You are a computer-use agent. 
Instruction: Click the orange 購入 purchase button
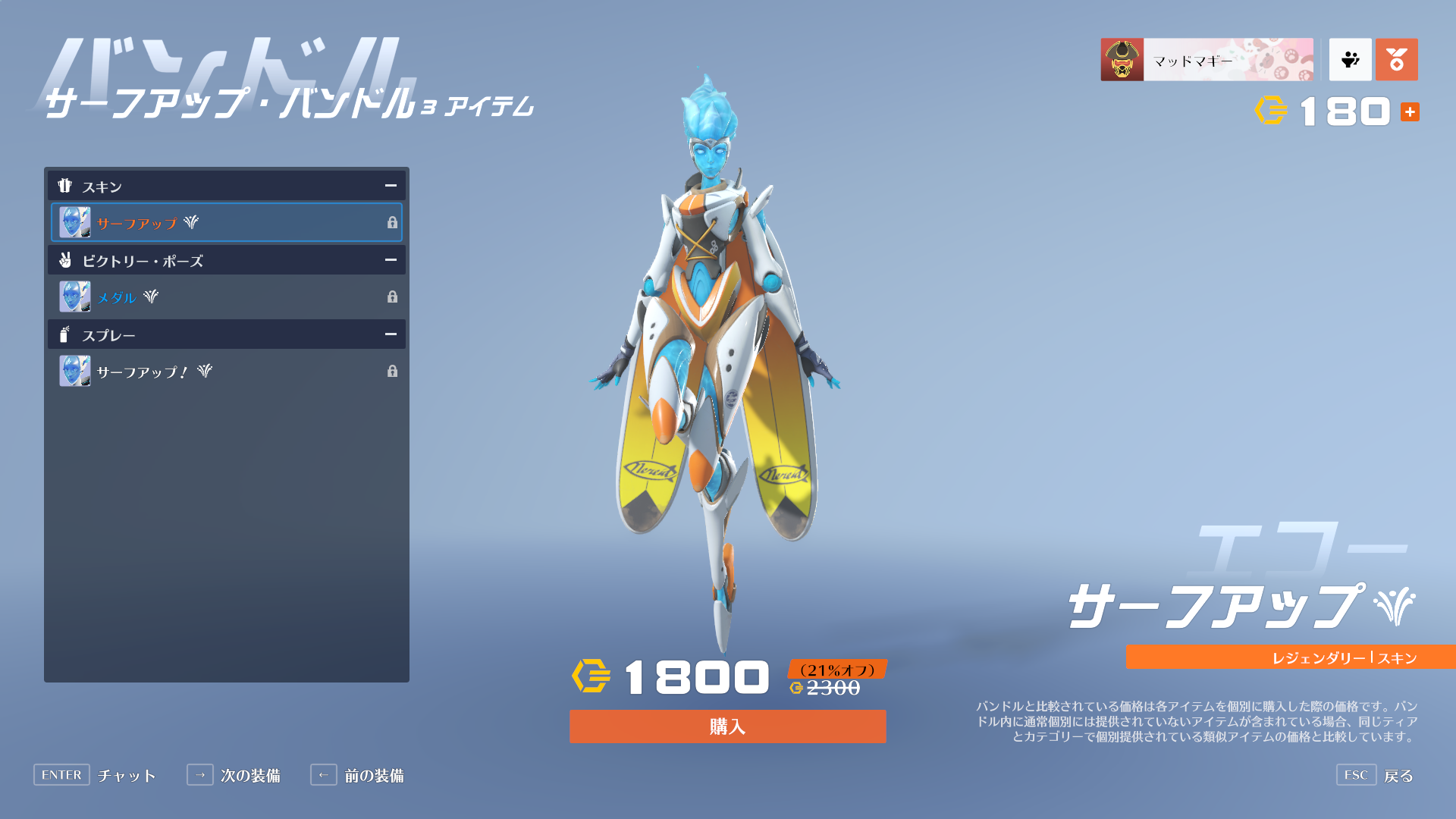click(727, 726)
